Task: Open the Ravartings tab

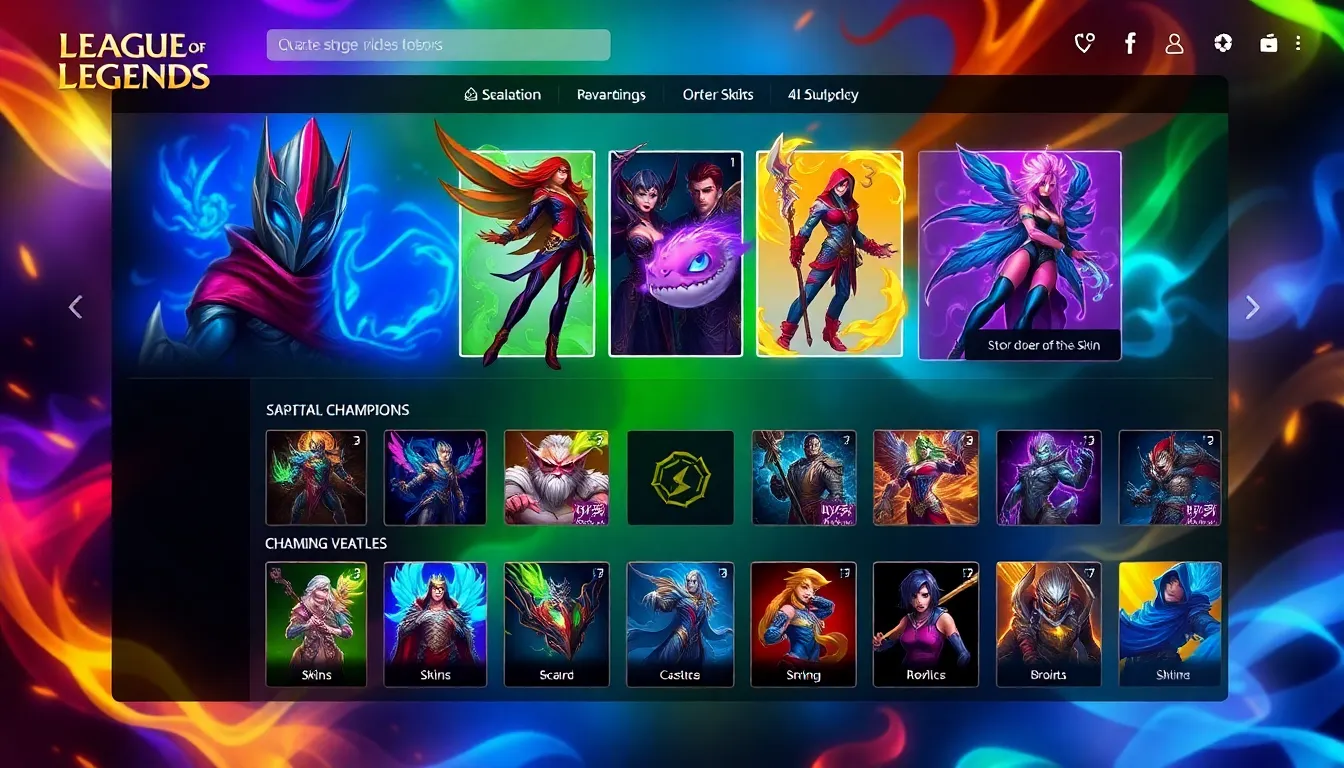Action: coord(611,95)
